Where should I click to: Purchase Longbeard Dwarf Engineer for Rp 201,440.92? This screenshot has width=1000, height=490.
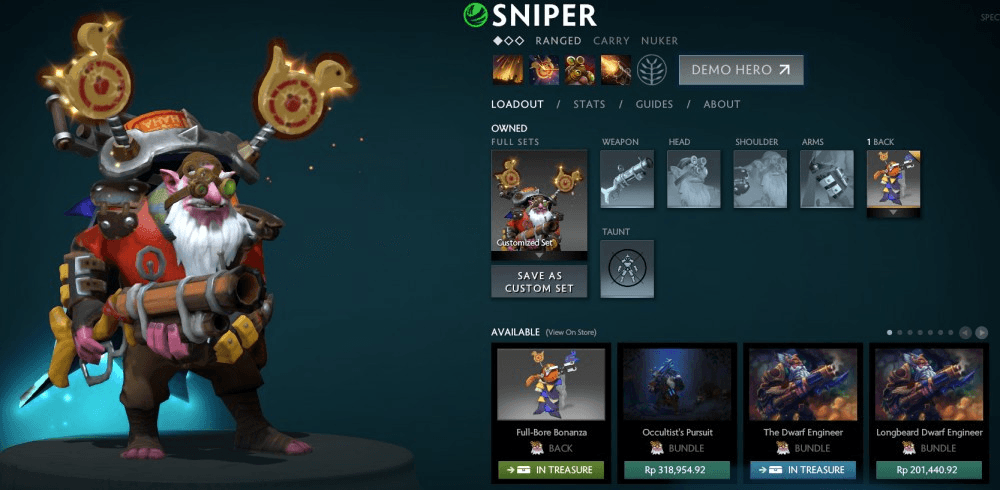[x=927, y=469]
